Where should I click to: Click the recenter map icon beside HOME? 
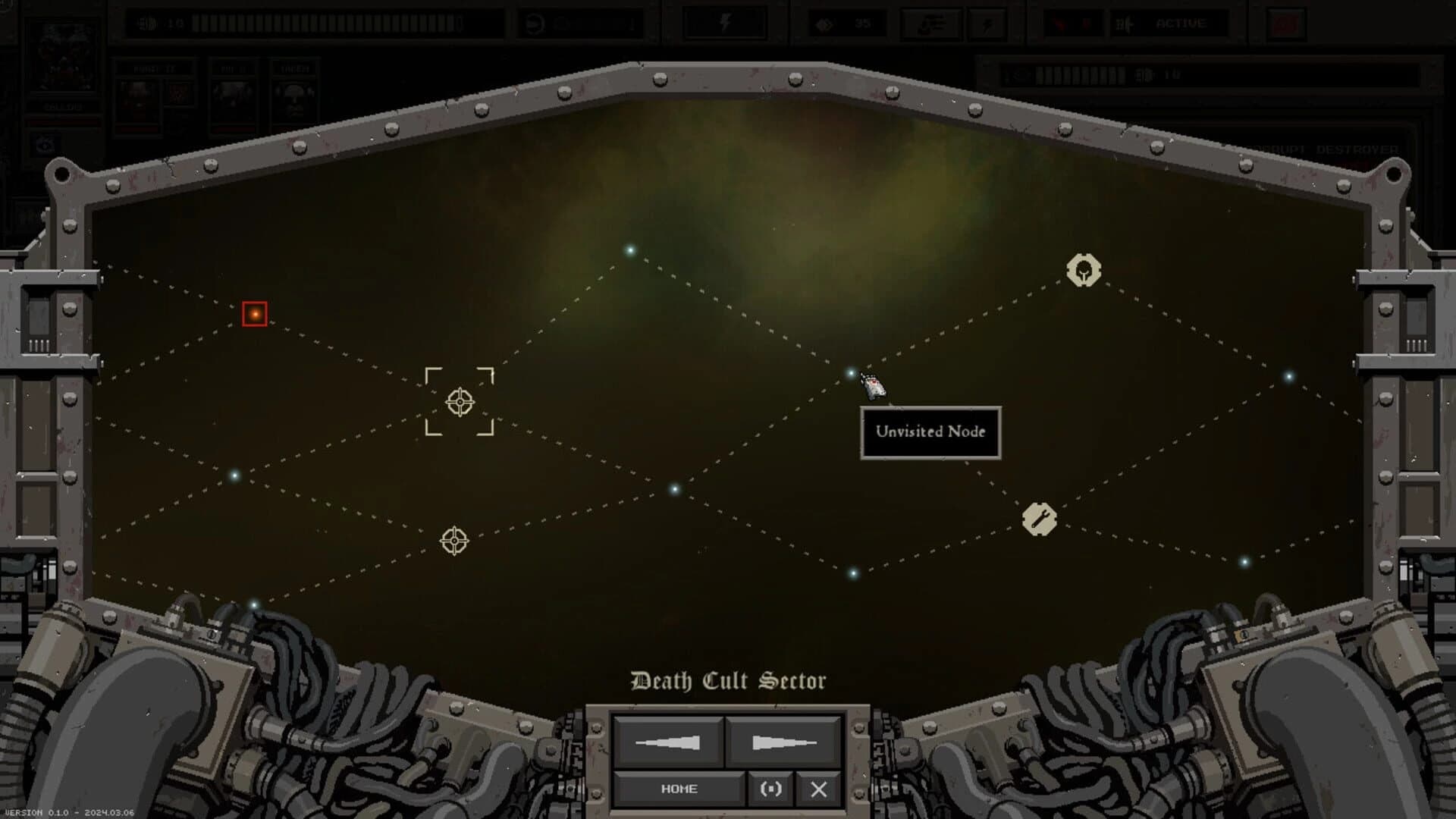pos(770,789)
